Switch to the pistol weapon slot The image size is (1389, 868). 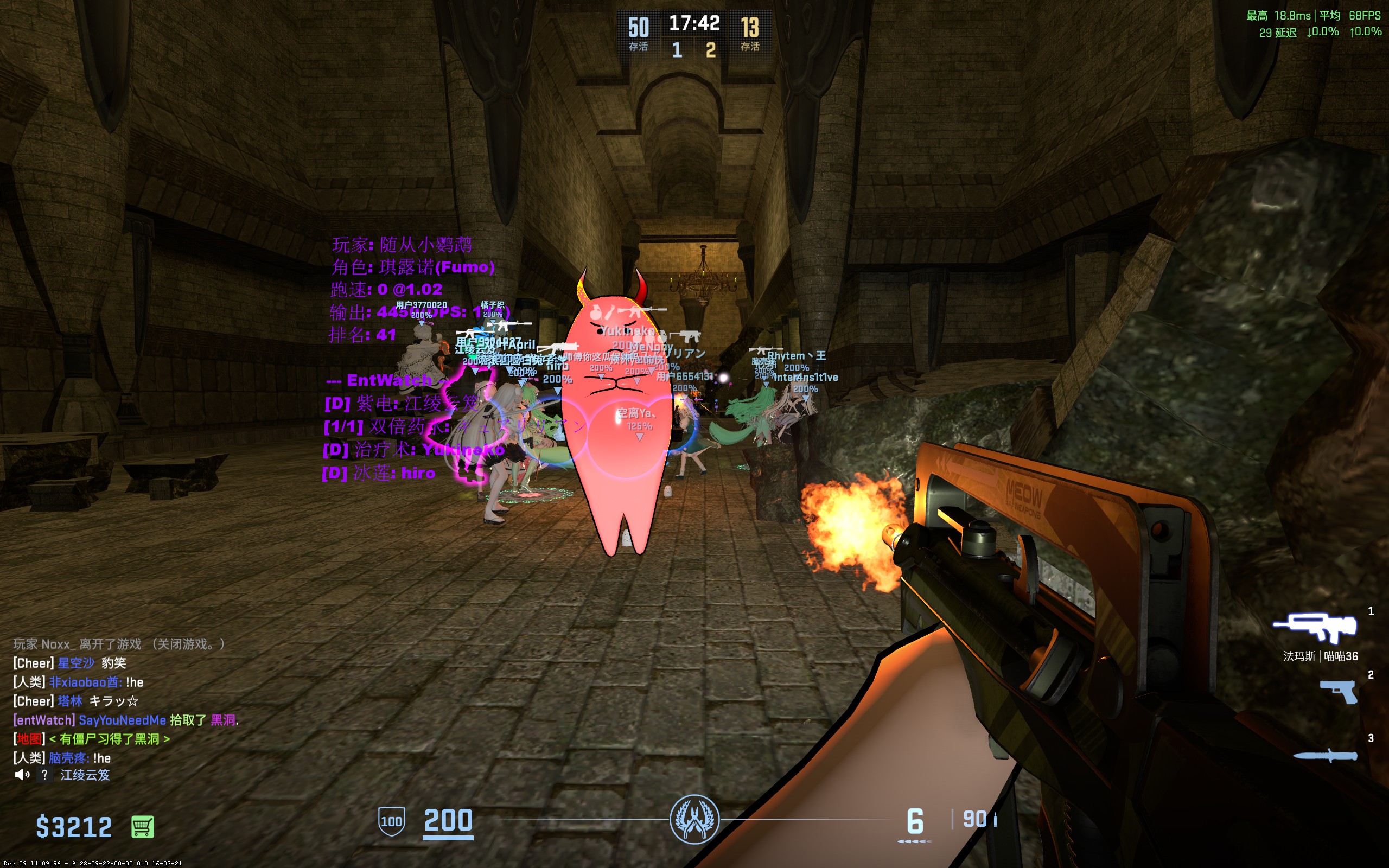[1339, 692]
